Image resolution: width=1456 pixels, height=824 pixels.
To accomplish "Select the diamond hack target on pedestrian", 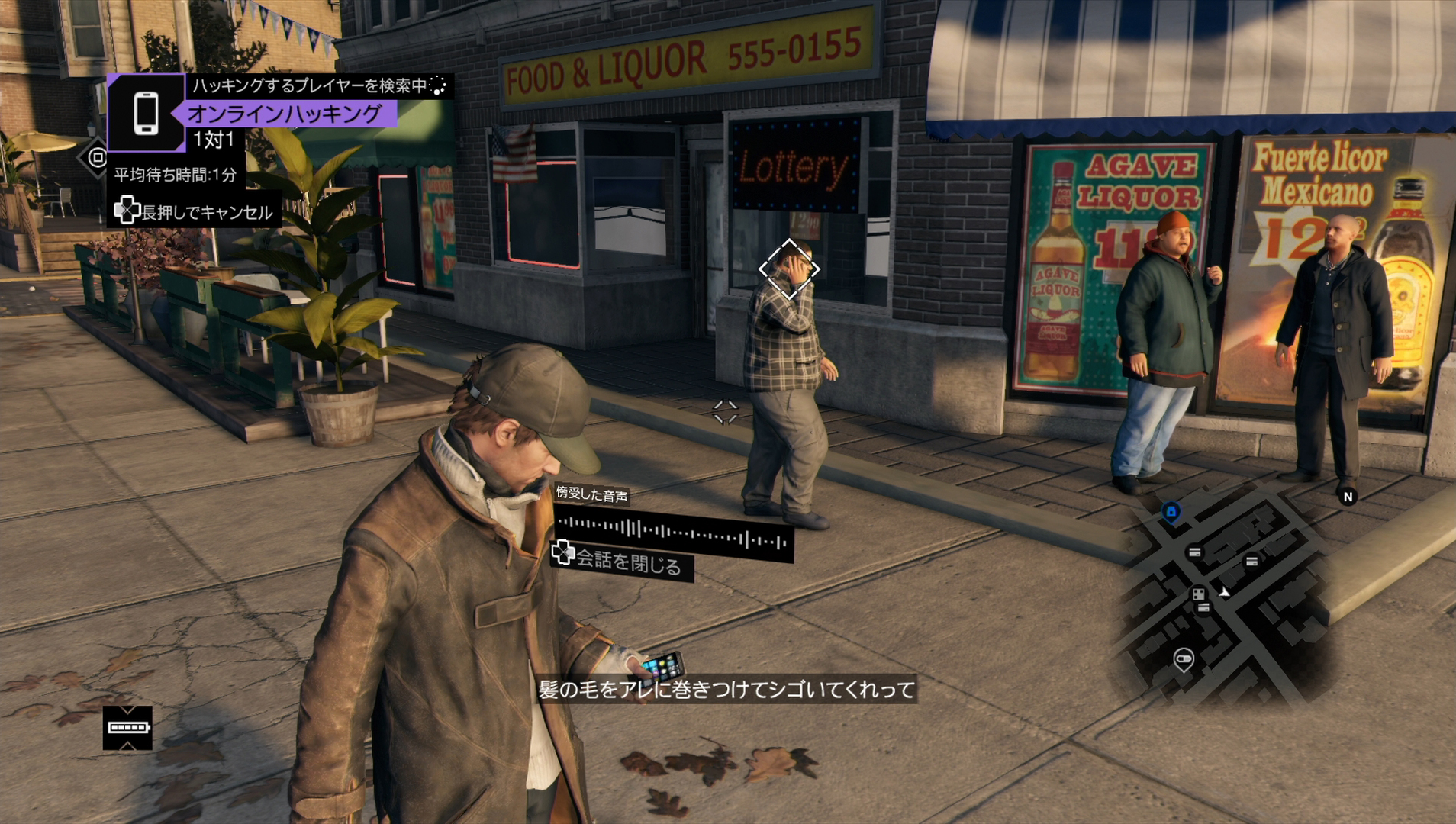I will (x=789, y=269).
